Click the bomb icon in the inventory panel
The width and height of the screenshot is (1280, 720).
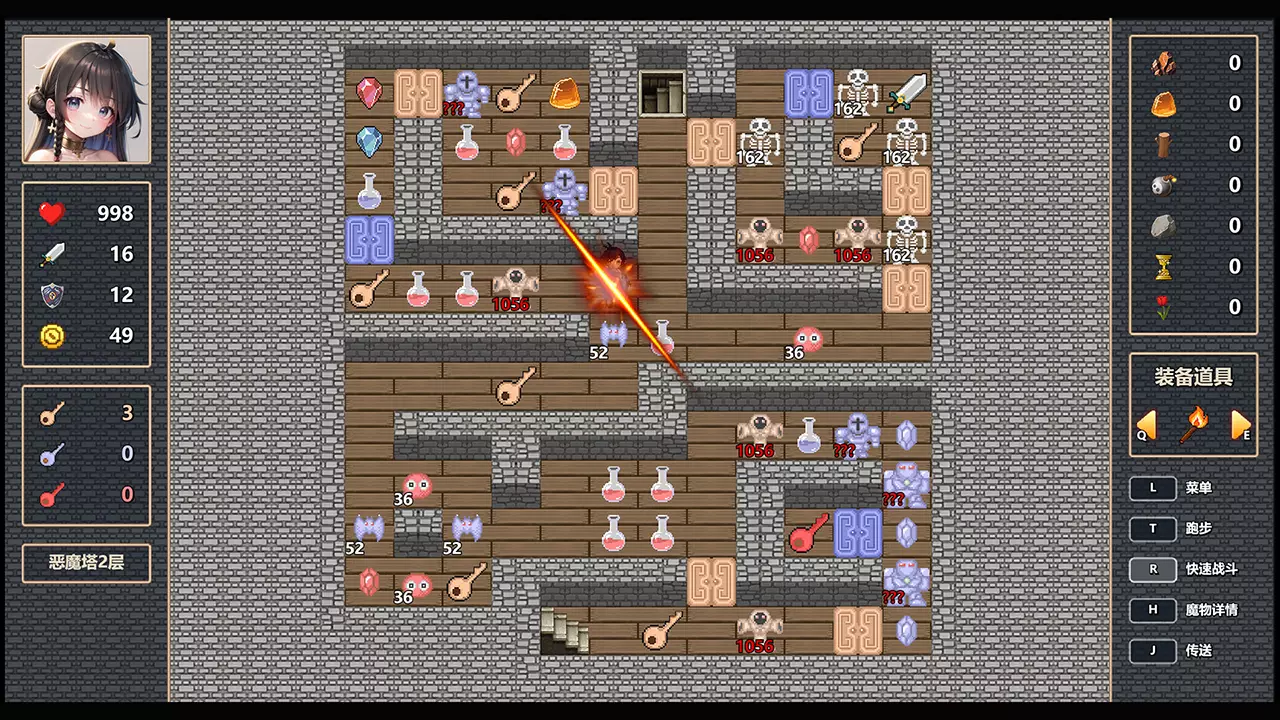point(1163,184)
